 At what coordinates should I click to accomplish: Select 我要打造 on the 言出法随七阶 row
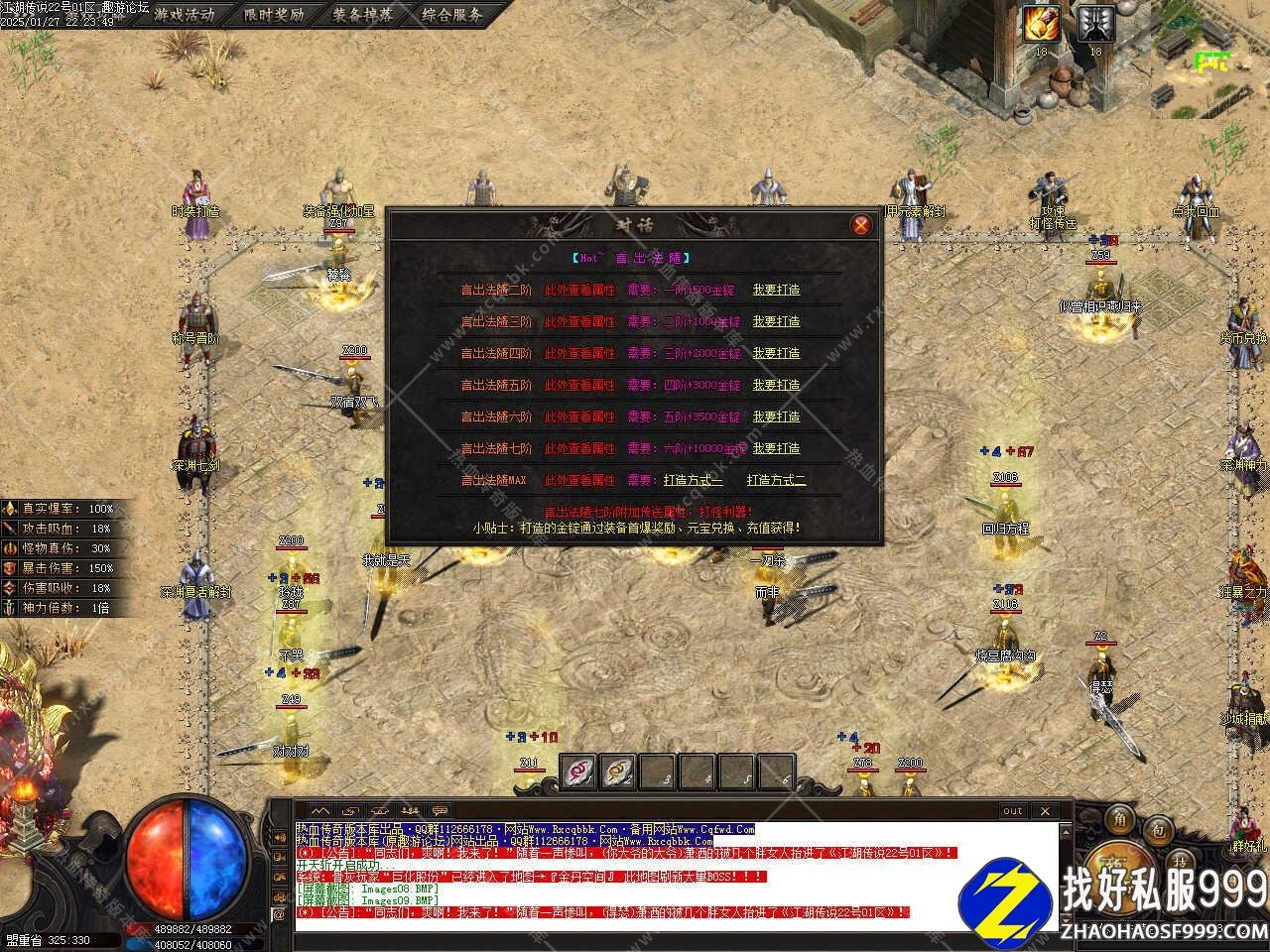[x=776, y=449]
